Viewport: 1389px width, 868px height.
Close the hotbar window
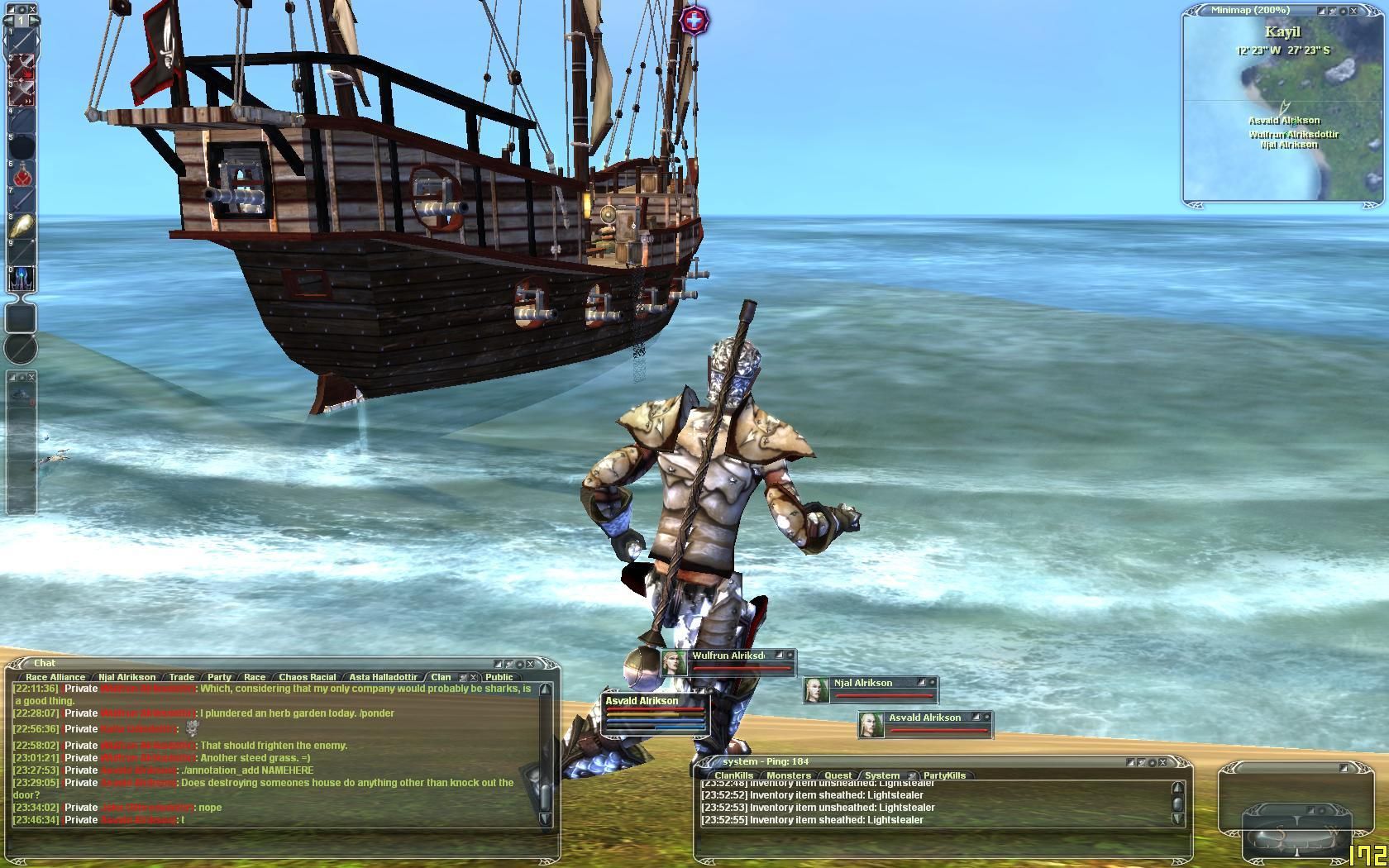point(32,9)
